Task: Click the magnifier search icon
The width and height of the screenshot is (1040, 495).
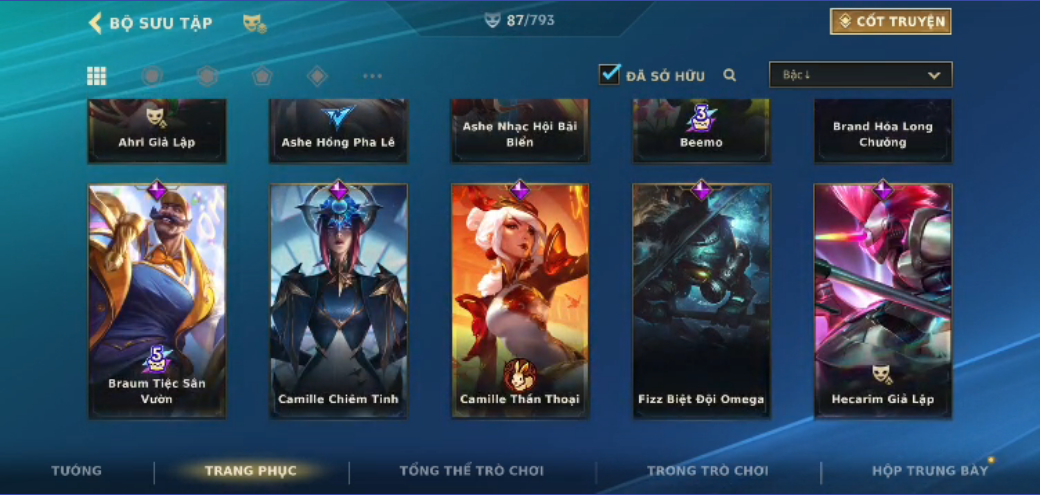Action: click(x=730, y=75)
